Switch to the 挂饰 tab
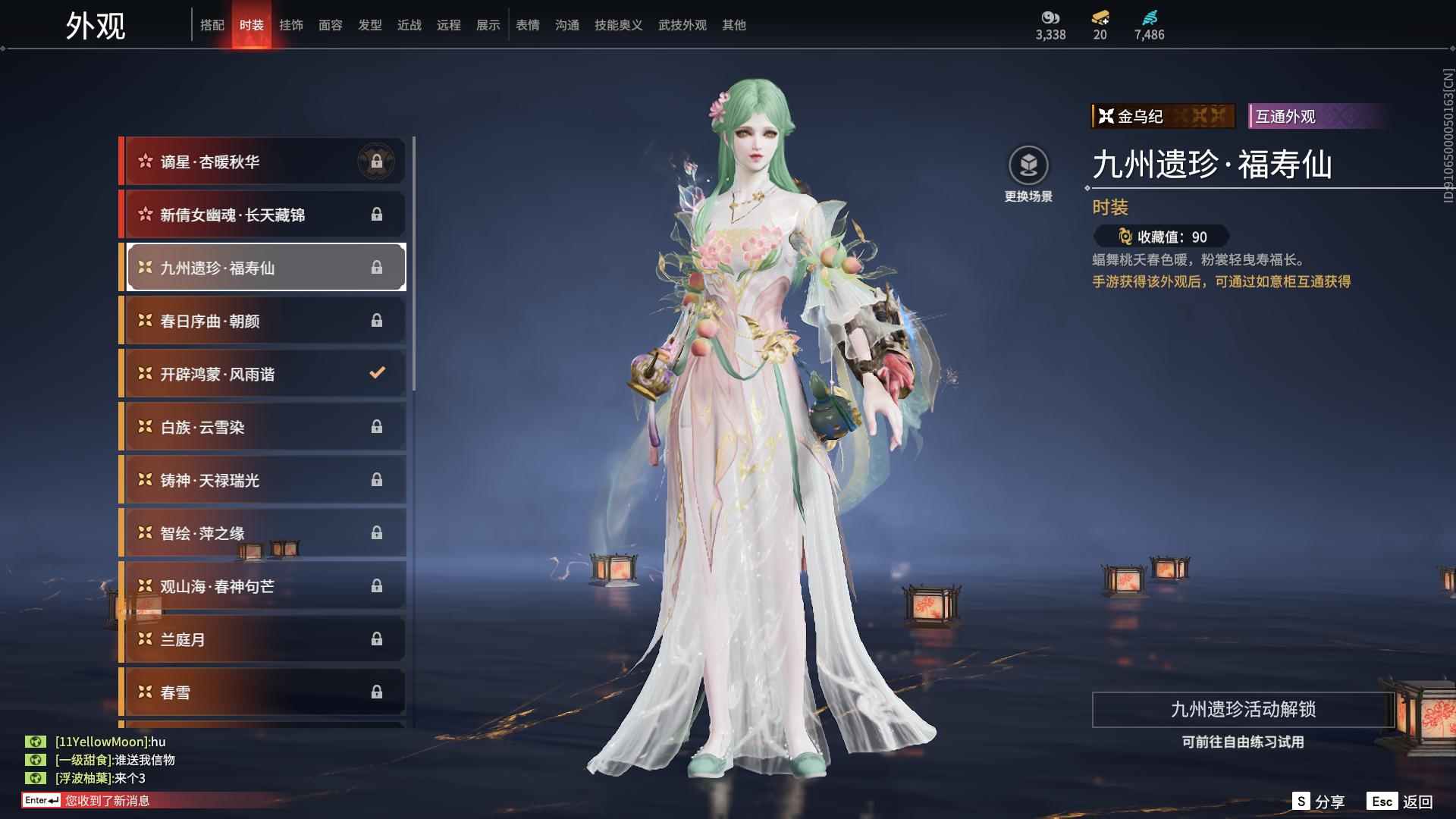This screenshot has width=1456, height=819. pyautogui.click(x=291, y=25)
